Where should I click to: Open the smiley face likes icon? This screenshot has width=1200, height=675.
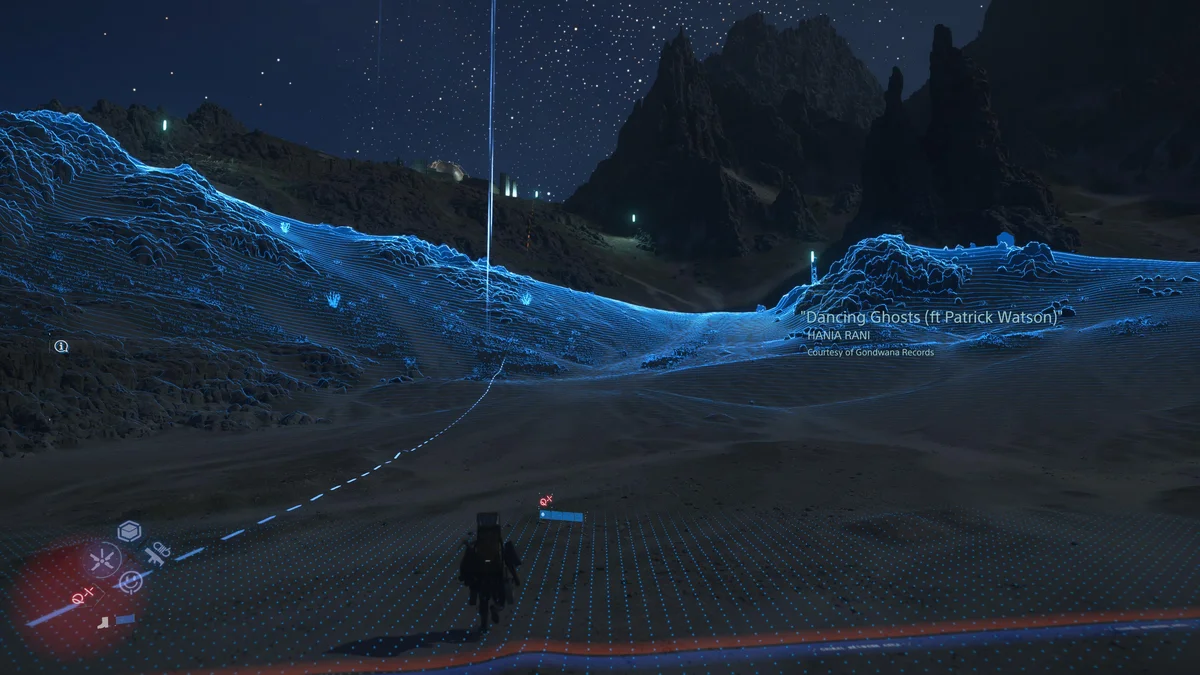(x=130, y=581)
